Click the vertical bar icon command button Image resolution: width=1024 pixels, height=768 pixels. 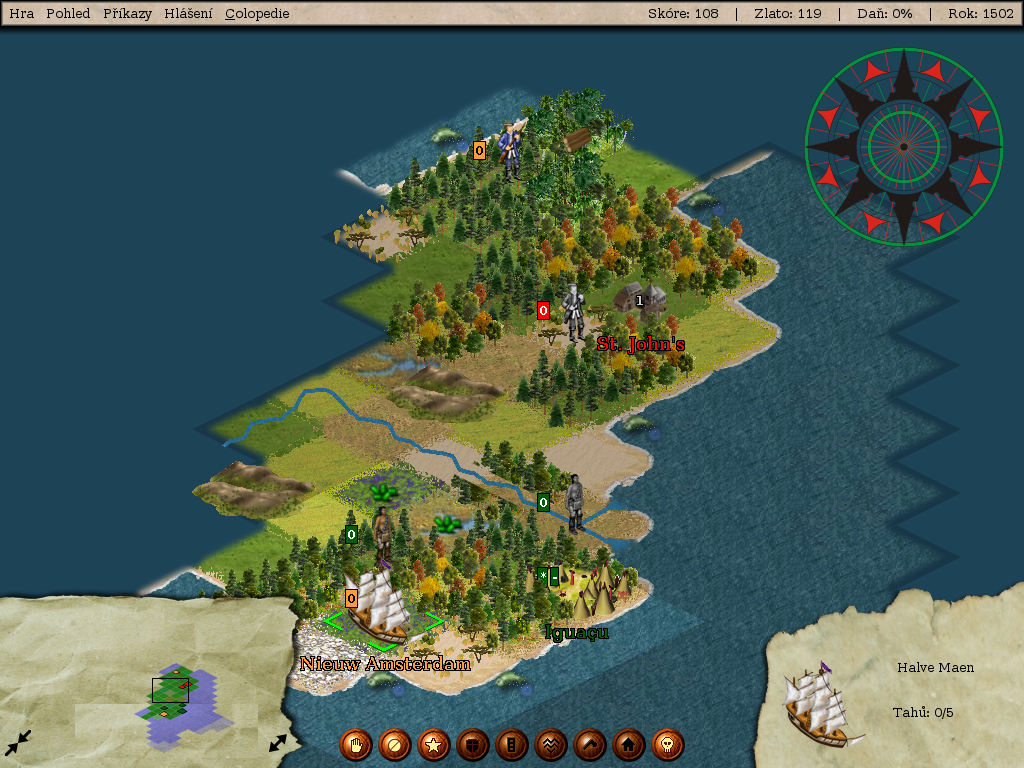click(x=511, y=744)
